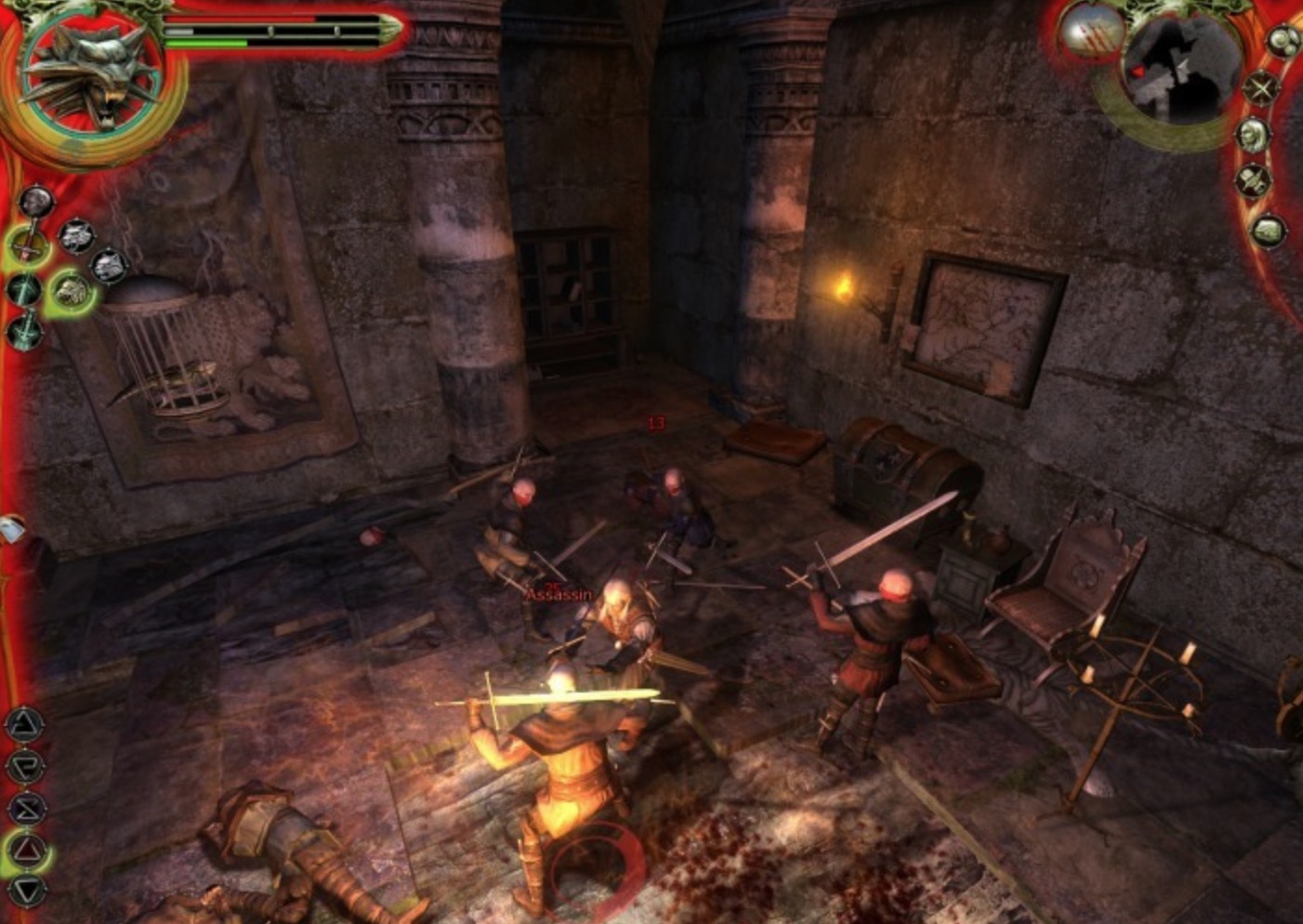The height and width of the screenshot is (924, 1303).
Task: Open the scroll-shaped journal icon
Action: click(1269, 230)
